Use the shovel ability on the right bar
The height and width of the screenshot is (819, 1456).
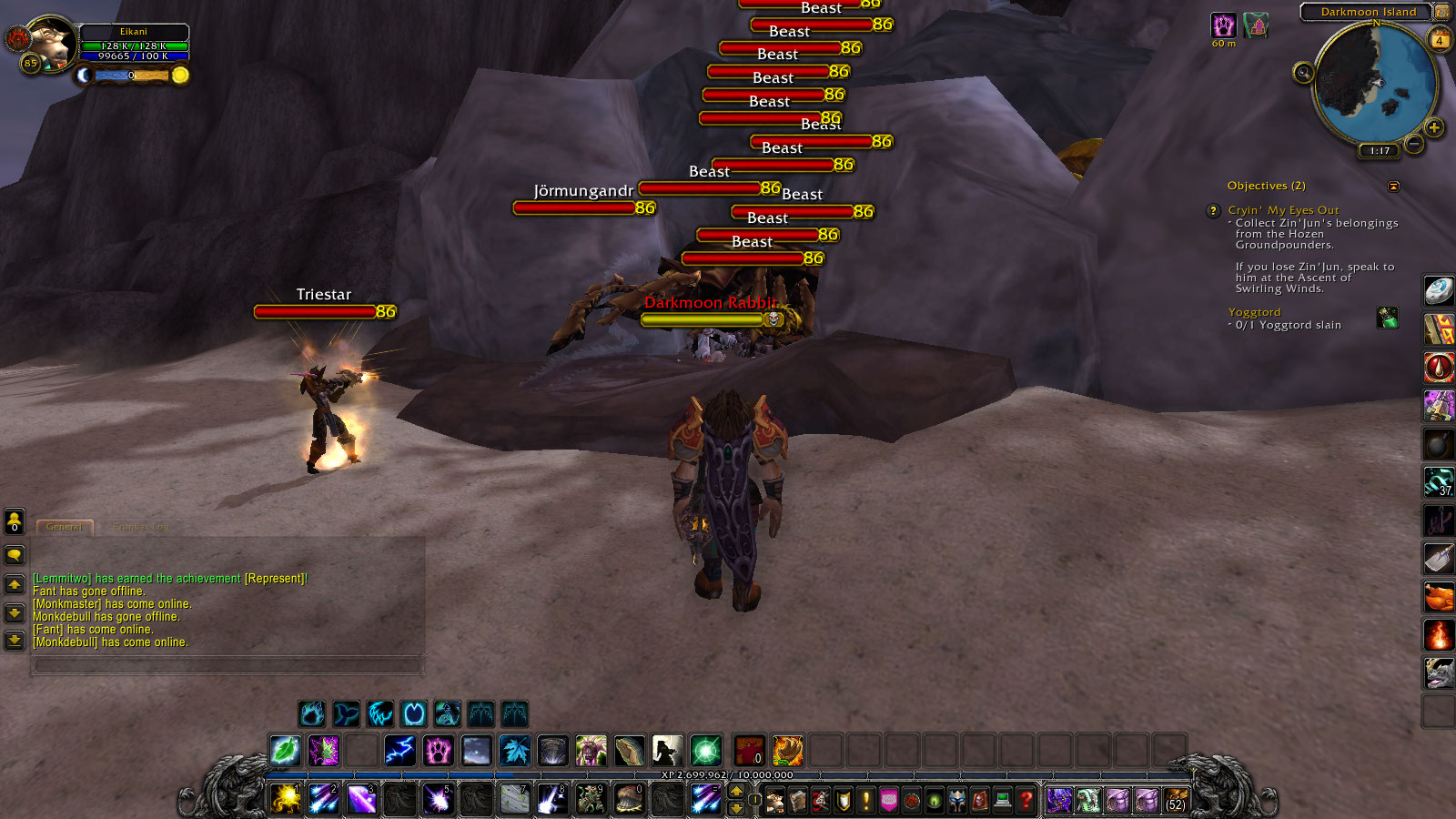point(1438,560)
